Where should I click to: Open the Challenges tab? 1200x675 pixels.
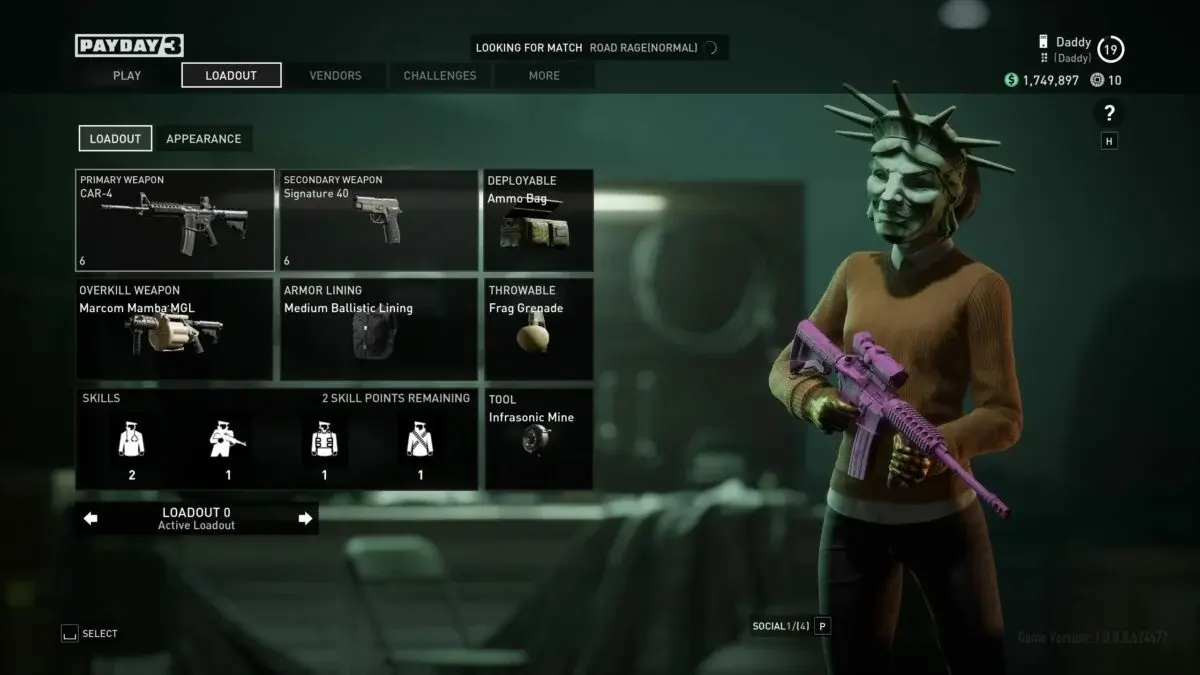(x=440, y=75)
